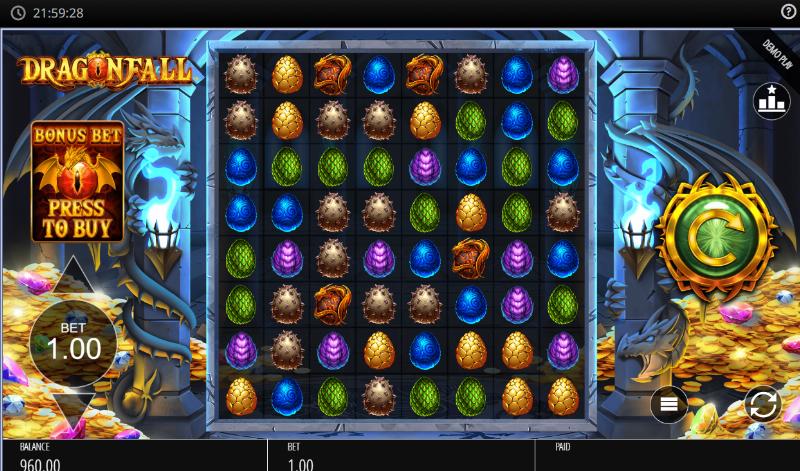This screenshot has width=800, height=471.
Task: Decrease the bet with the down arrow
Action: point(74,410)
